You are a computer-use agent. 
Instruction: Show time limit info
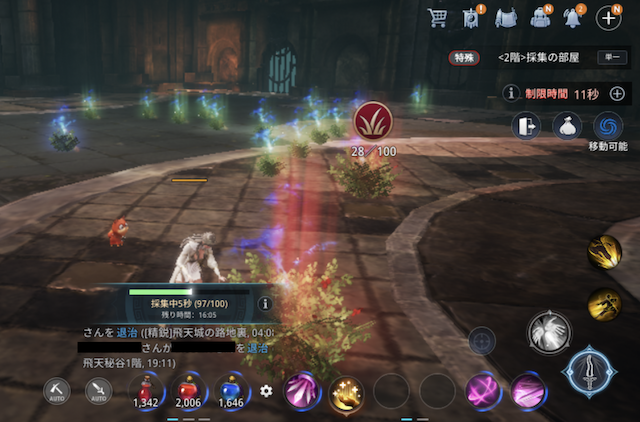(511, 93)
